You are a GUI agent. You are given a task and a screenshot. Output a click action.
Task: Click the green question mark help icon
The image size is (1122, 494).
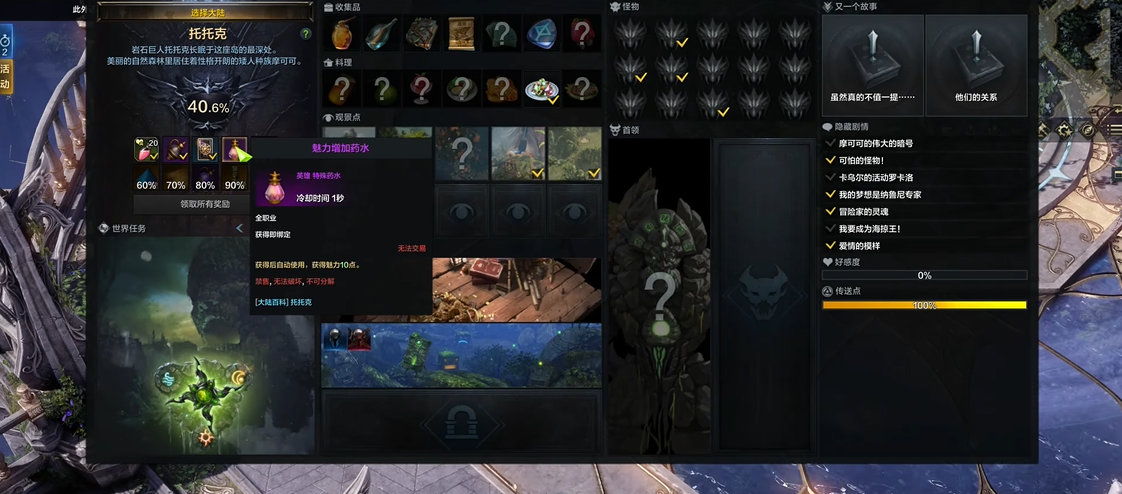(306, 34)
